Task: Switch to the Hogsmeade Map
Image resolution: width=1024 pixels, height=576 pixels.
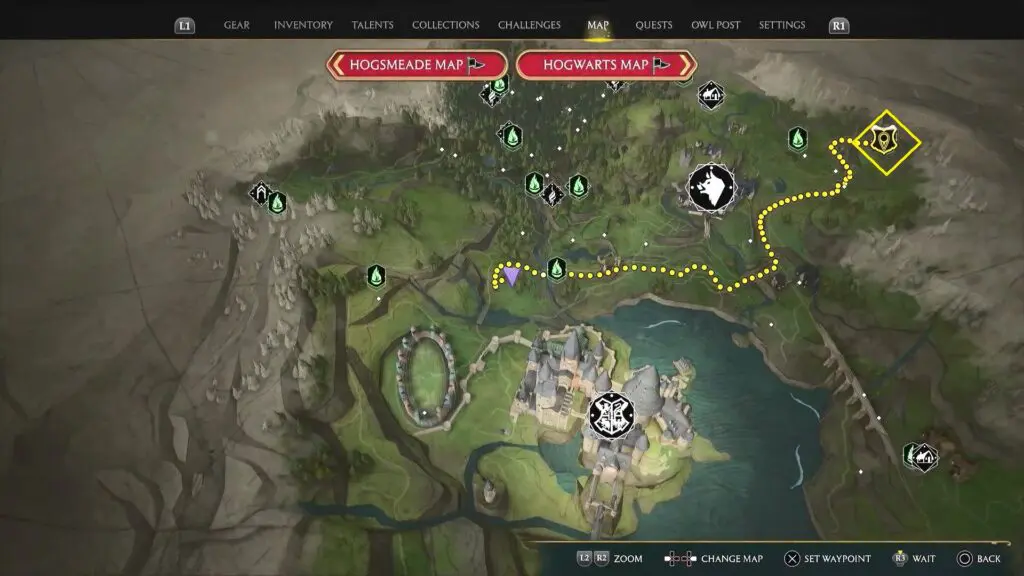Action: pos(416,65)
